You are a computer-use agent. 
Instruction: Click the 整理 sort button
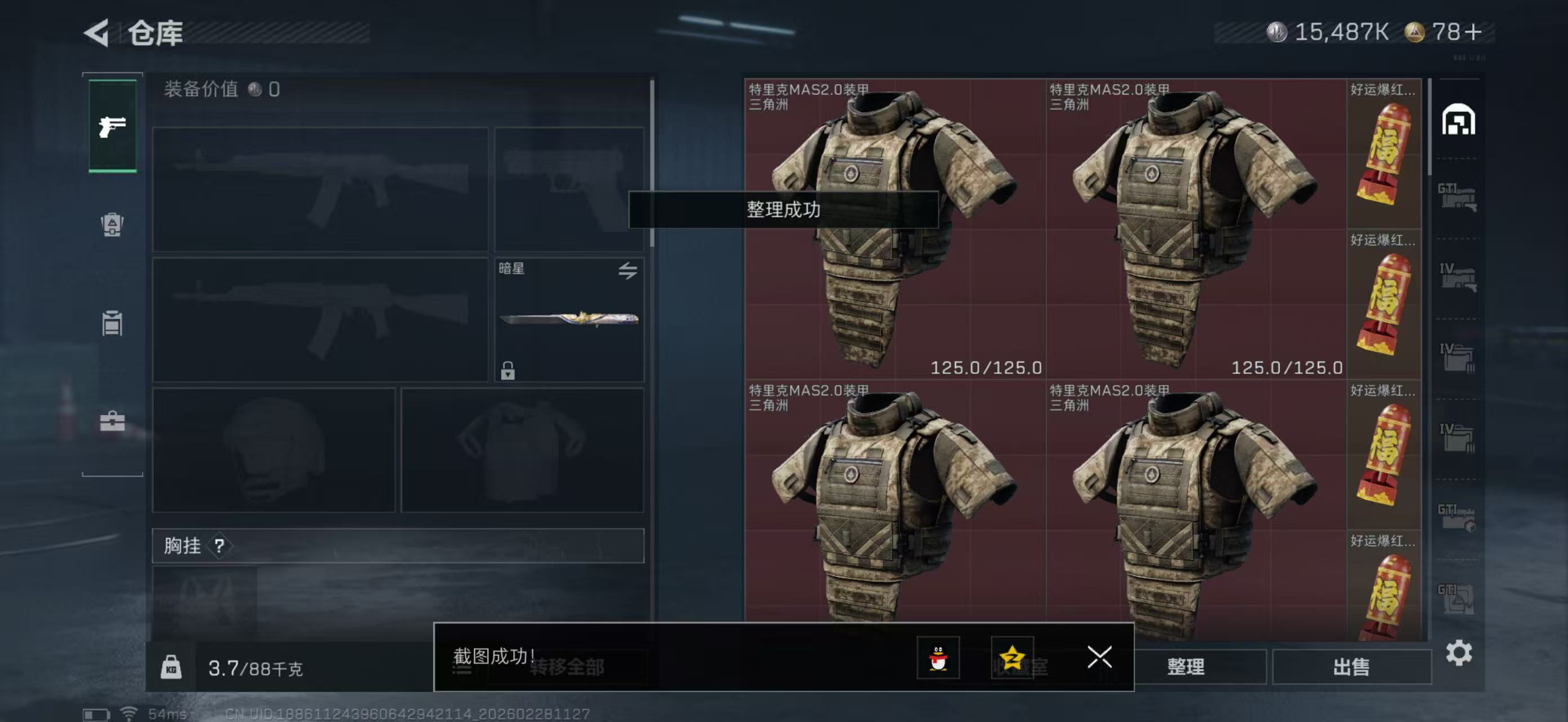(1186, 667)
